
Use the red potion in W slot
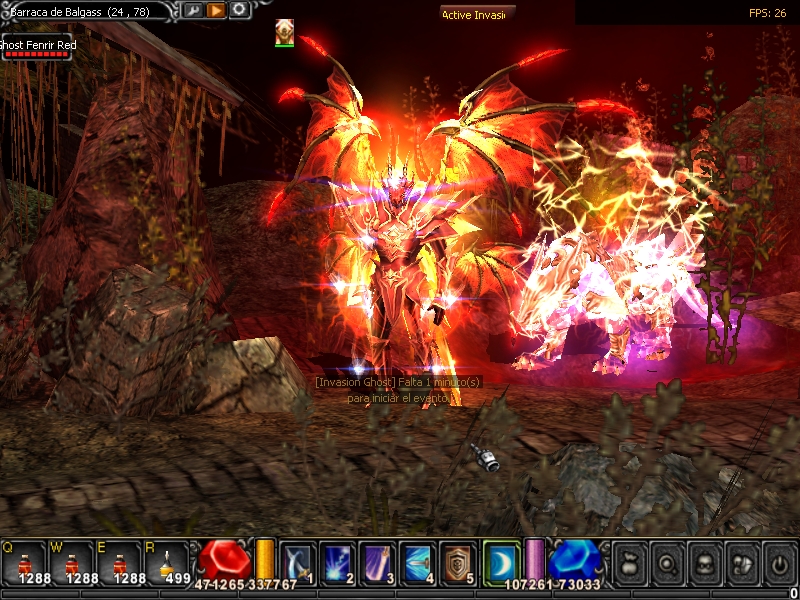point(71,562)
